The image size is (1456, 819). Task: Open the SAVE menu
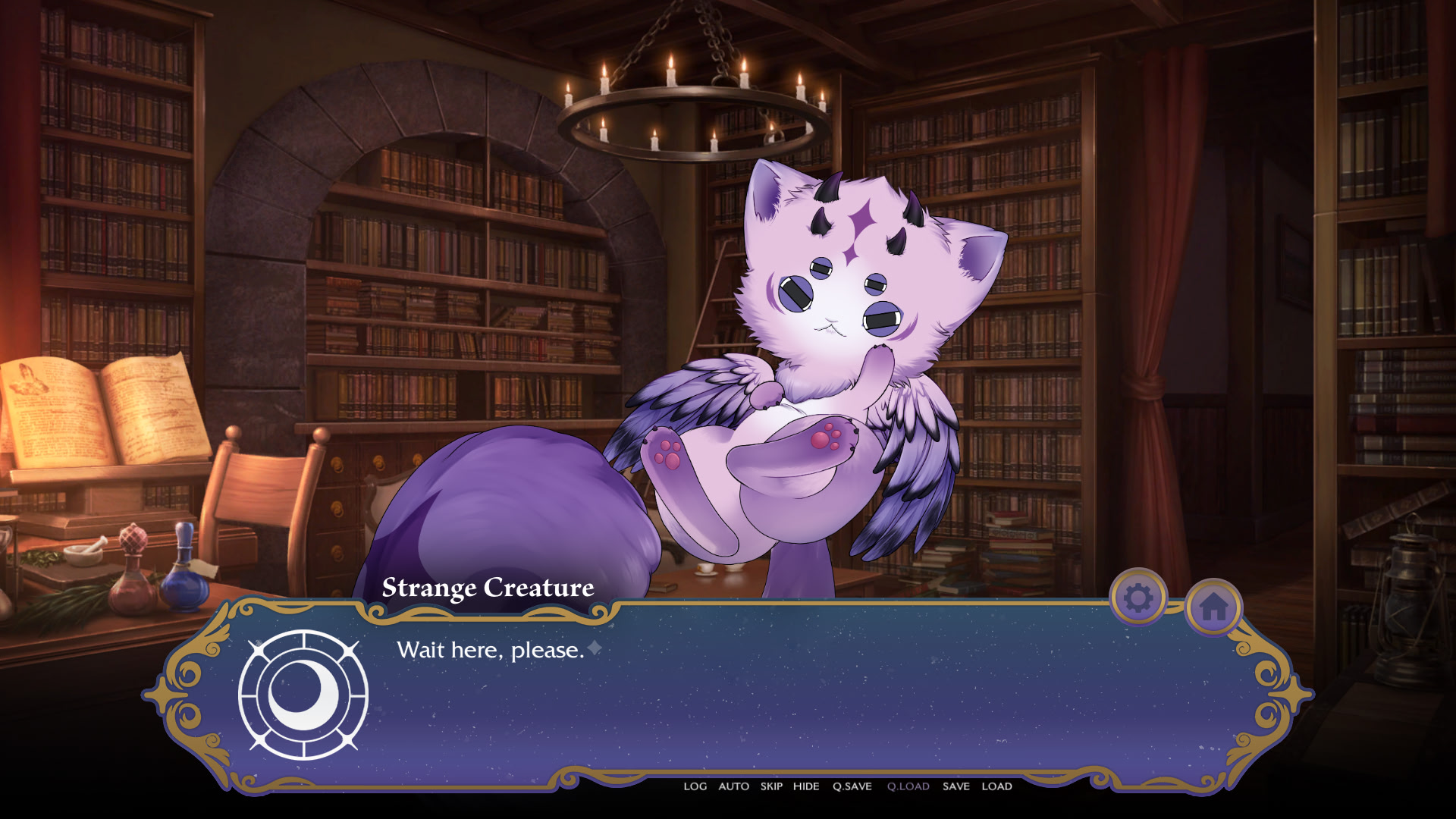click(x=957, y=786)
